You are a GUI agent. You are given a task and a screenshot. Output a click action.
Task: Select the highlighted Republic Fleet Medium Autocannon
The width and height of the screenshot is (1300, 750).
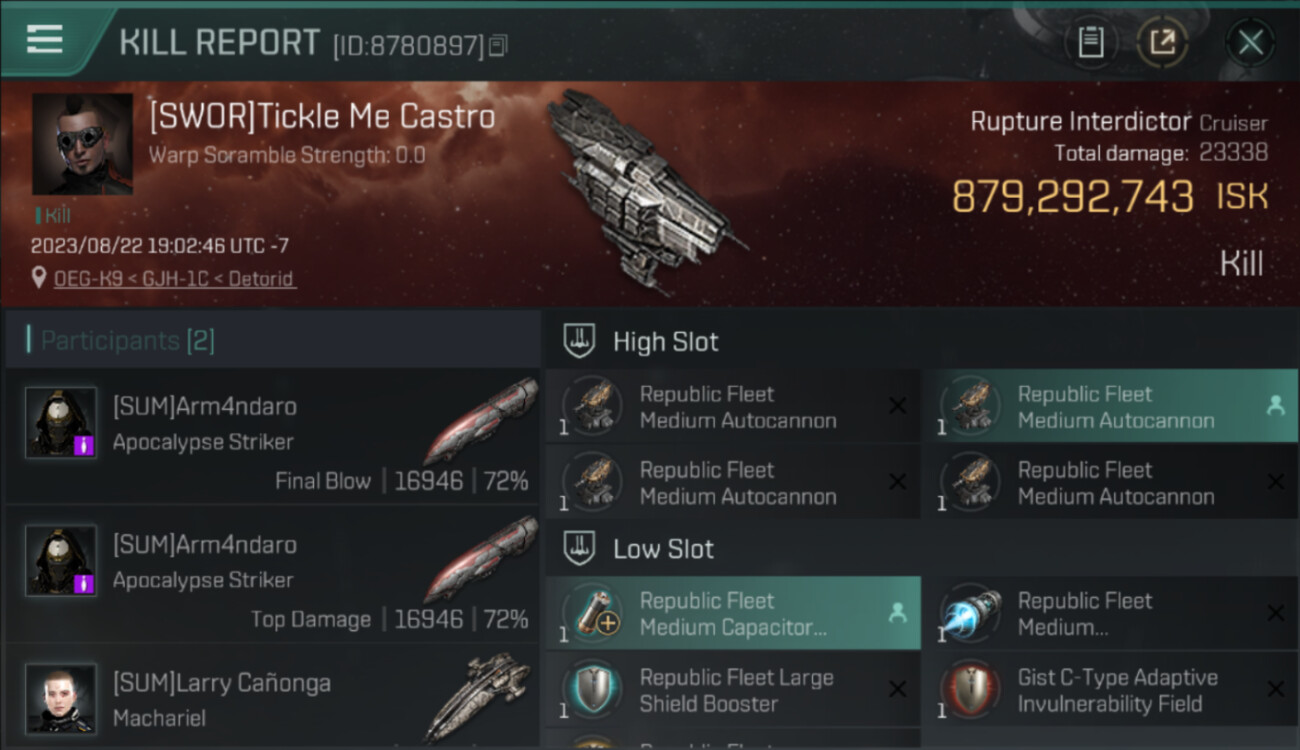coord(1109,407)
